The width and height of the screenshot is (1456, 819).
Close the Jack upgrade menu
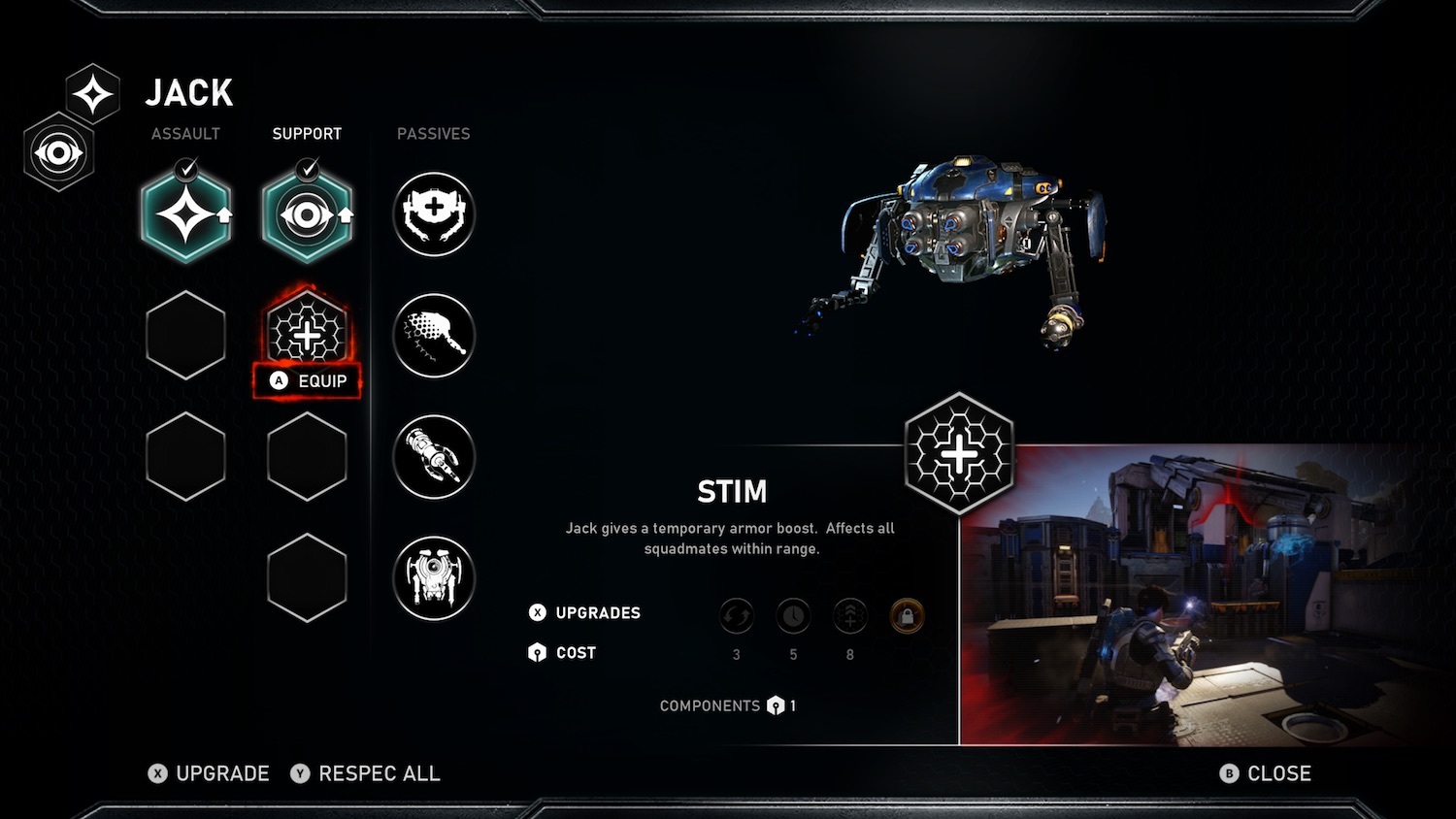[x=1266, y=773]
